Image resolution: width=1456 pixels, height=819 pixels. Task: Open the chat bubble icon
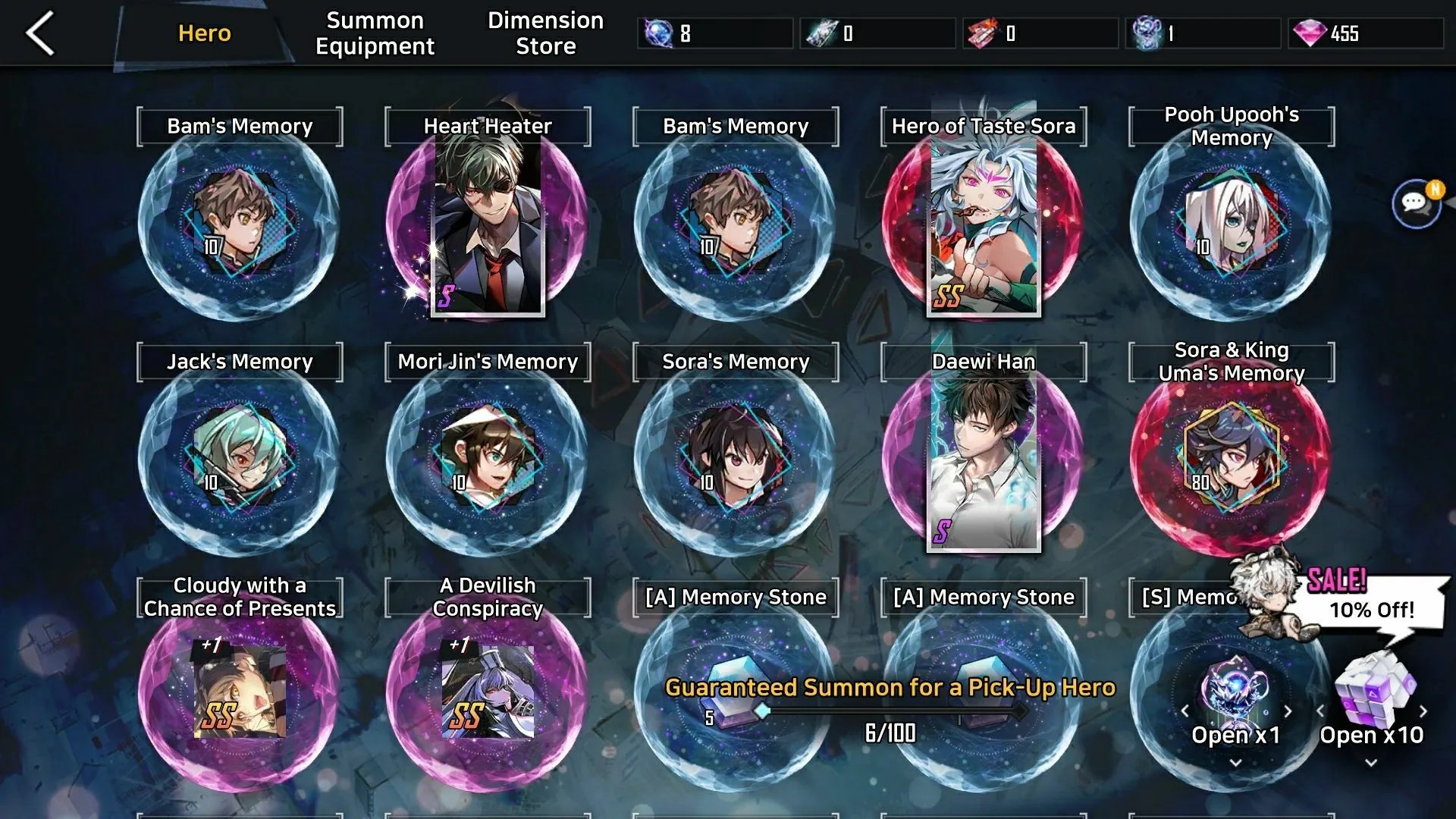coord(1416,203)
